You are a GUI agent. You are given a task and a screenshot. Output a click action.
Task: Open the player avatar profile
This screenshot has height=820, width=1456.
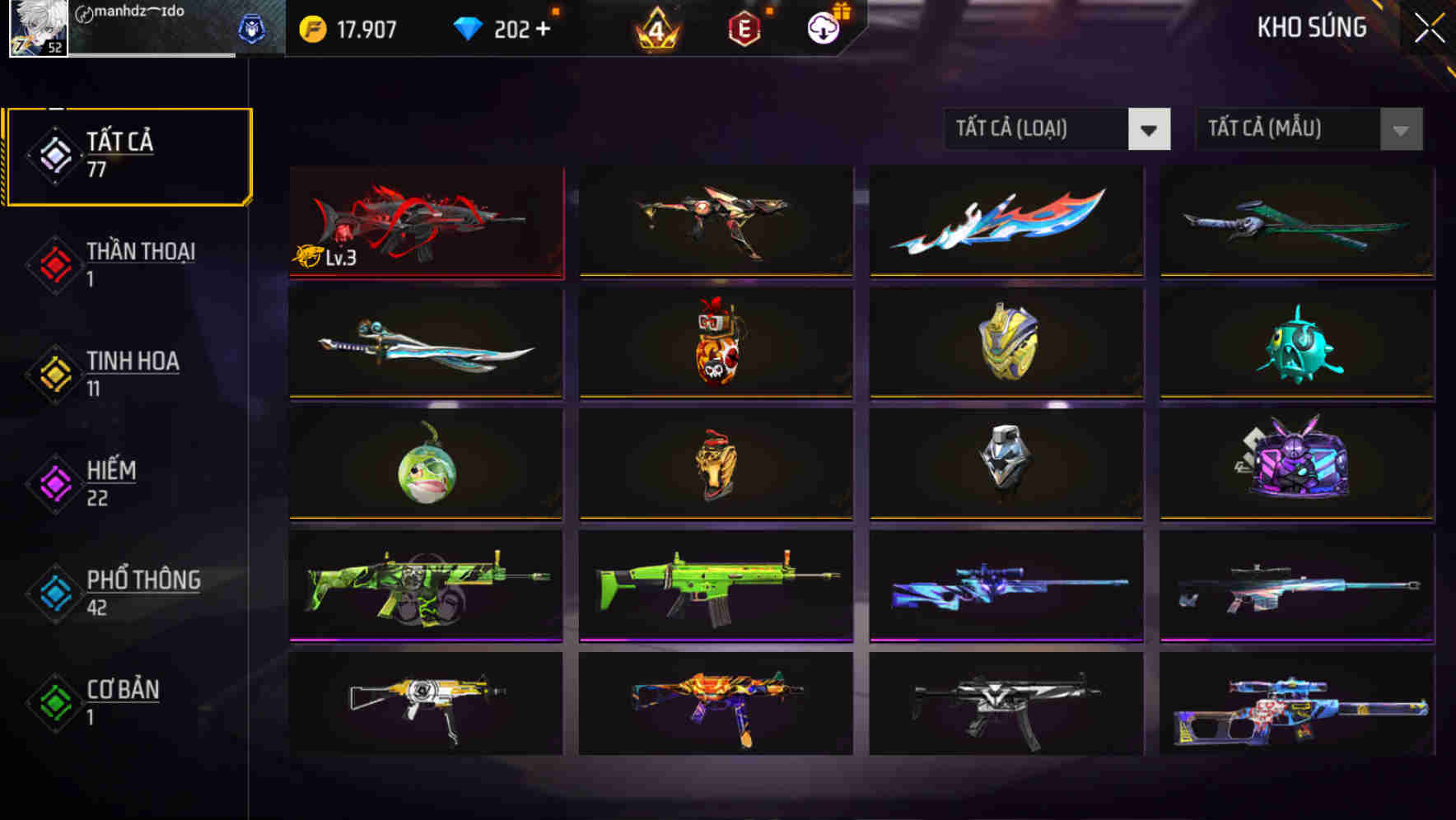click(x=37, y=29)
